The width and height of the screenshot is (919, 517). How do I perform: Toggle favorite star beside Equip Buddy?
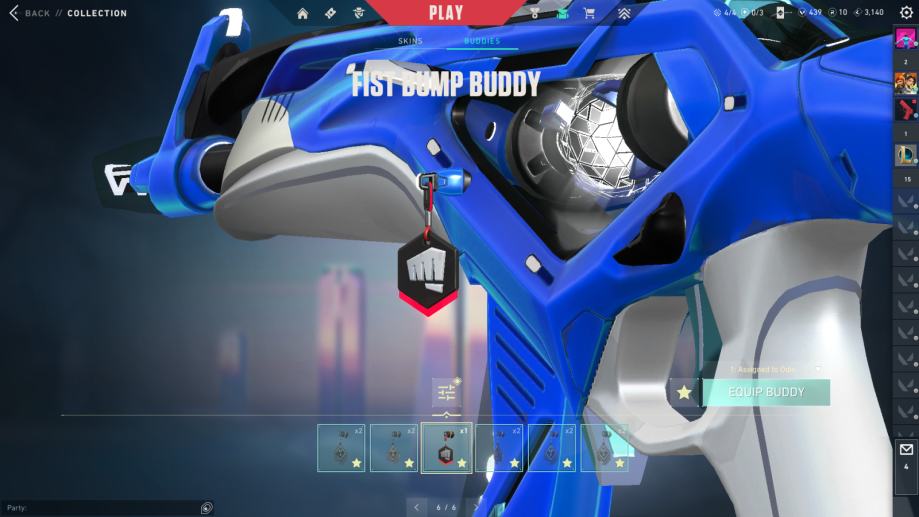(x=684, y=392)
